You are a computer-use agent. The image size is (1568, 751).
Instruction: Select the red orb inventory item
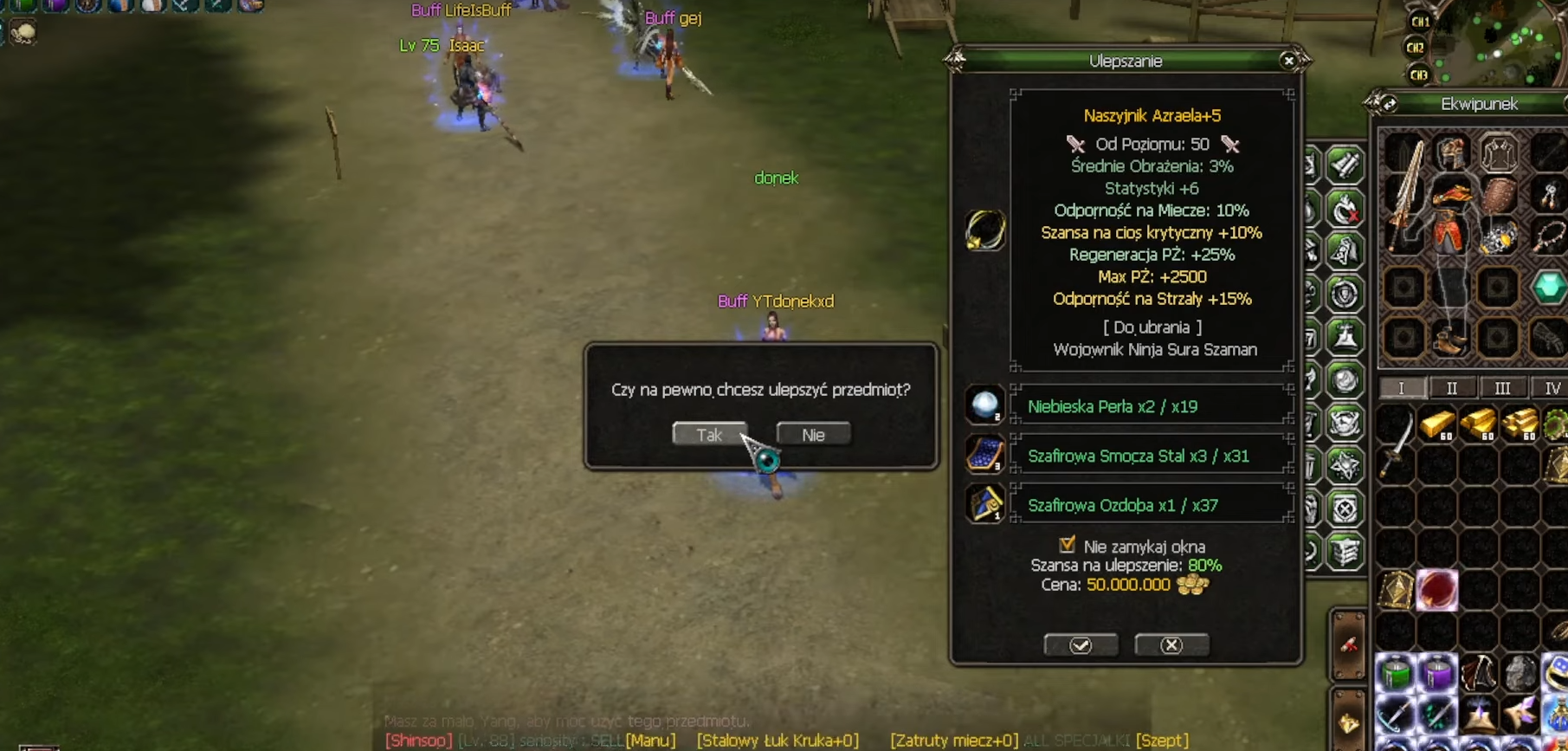pos(1437,591)
